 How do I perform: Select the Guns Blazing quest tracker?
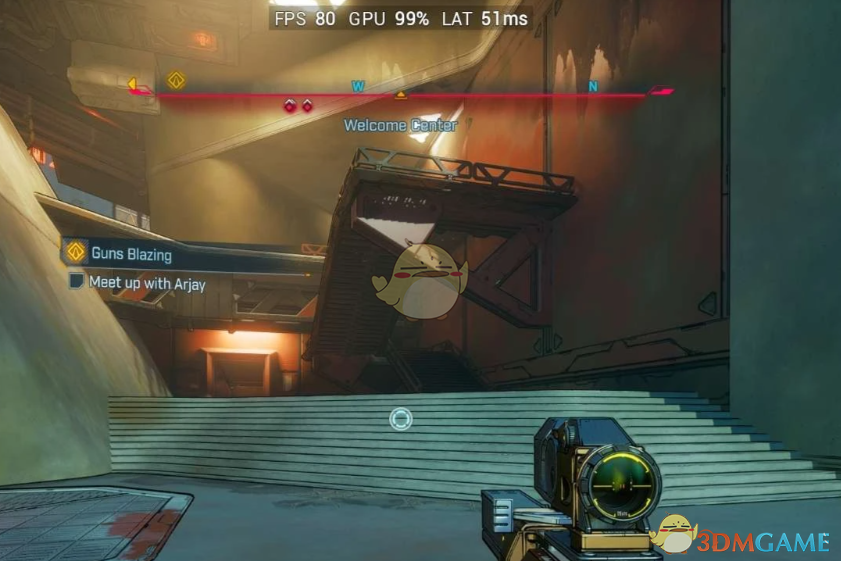pos(130,254)
